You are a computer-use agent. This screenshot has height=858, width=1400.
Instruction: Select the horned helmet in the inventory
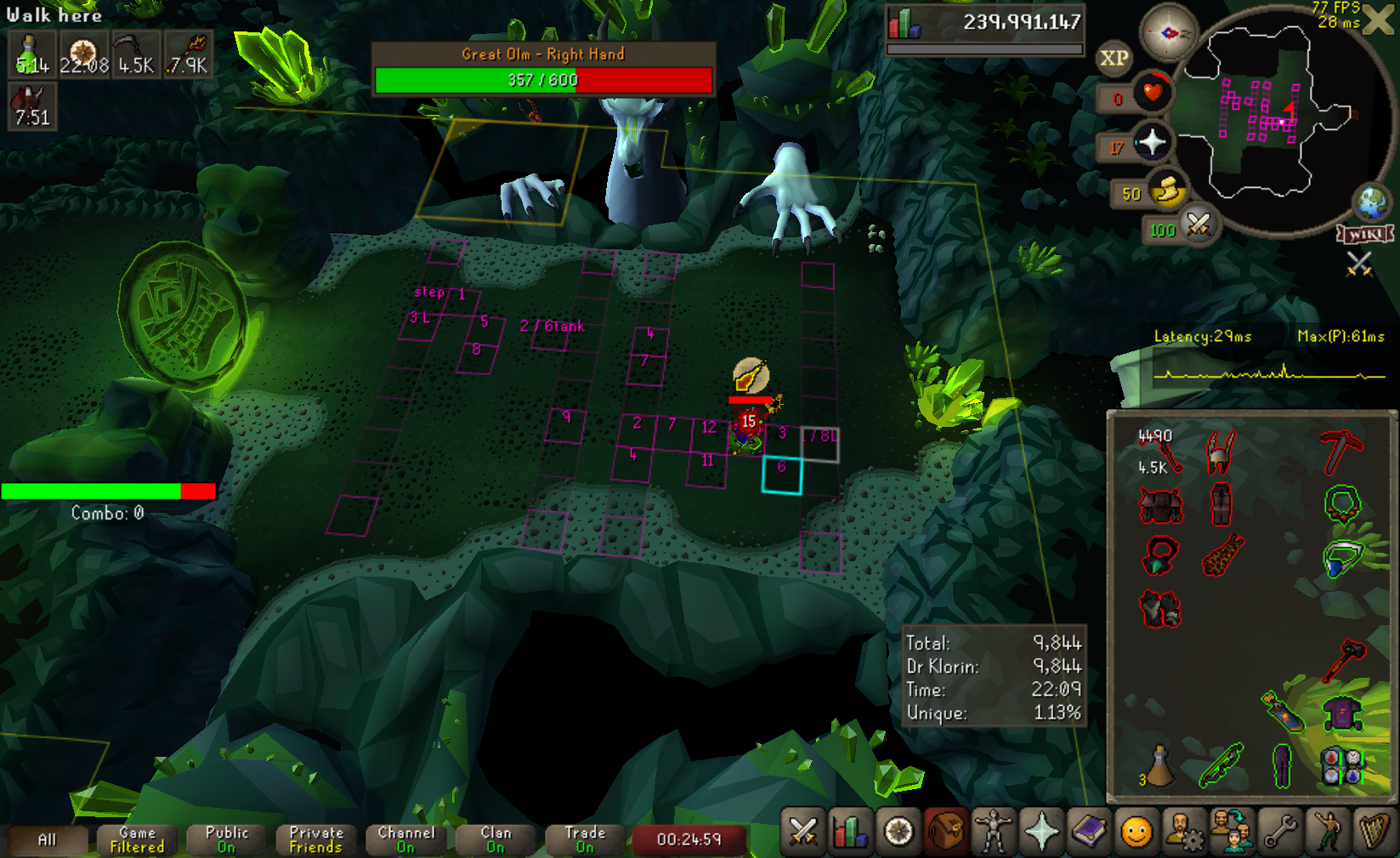click(1221, 451)
